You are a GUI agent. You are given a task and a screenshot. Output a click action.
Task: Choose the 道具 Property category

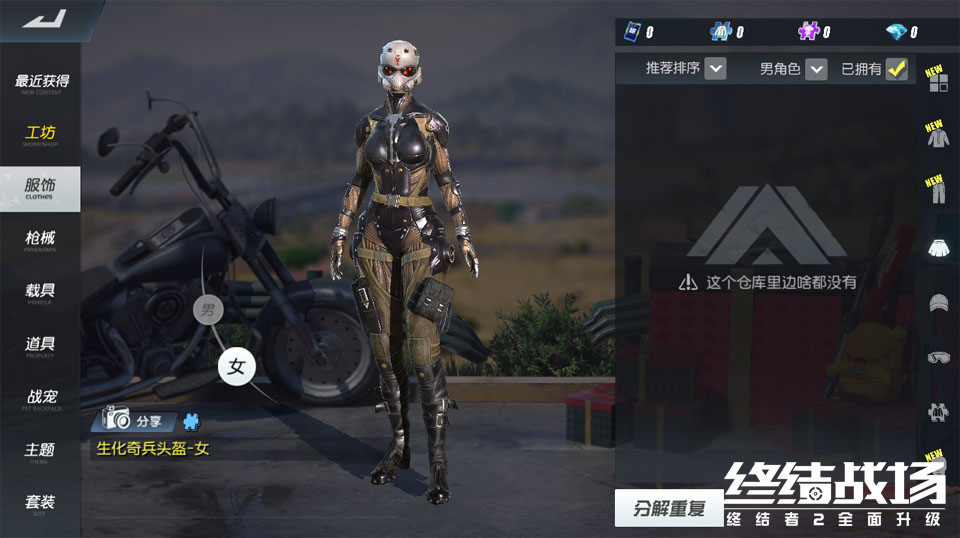(x=41, y=346)
